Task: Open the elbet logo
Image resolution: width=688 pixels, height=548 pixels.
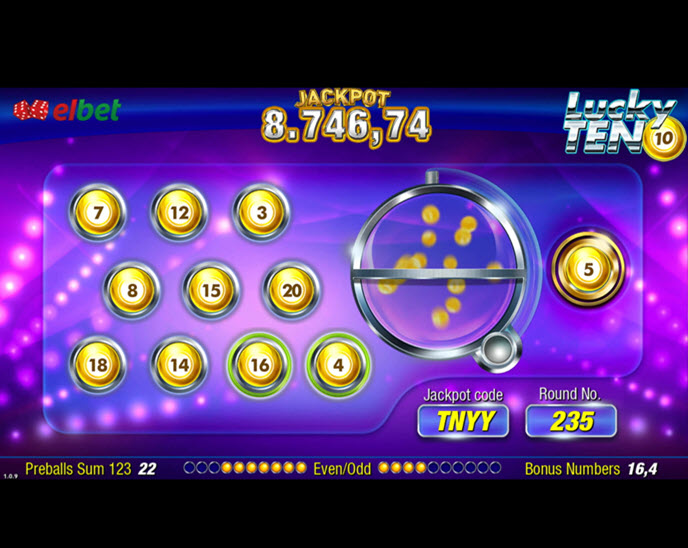Action: [x=67, y=110]
